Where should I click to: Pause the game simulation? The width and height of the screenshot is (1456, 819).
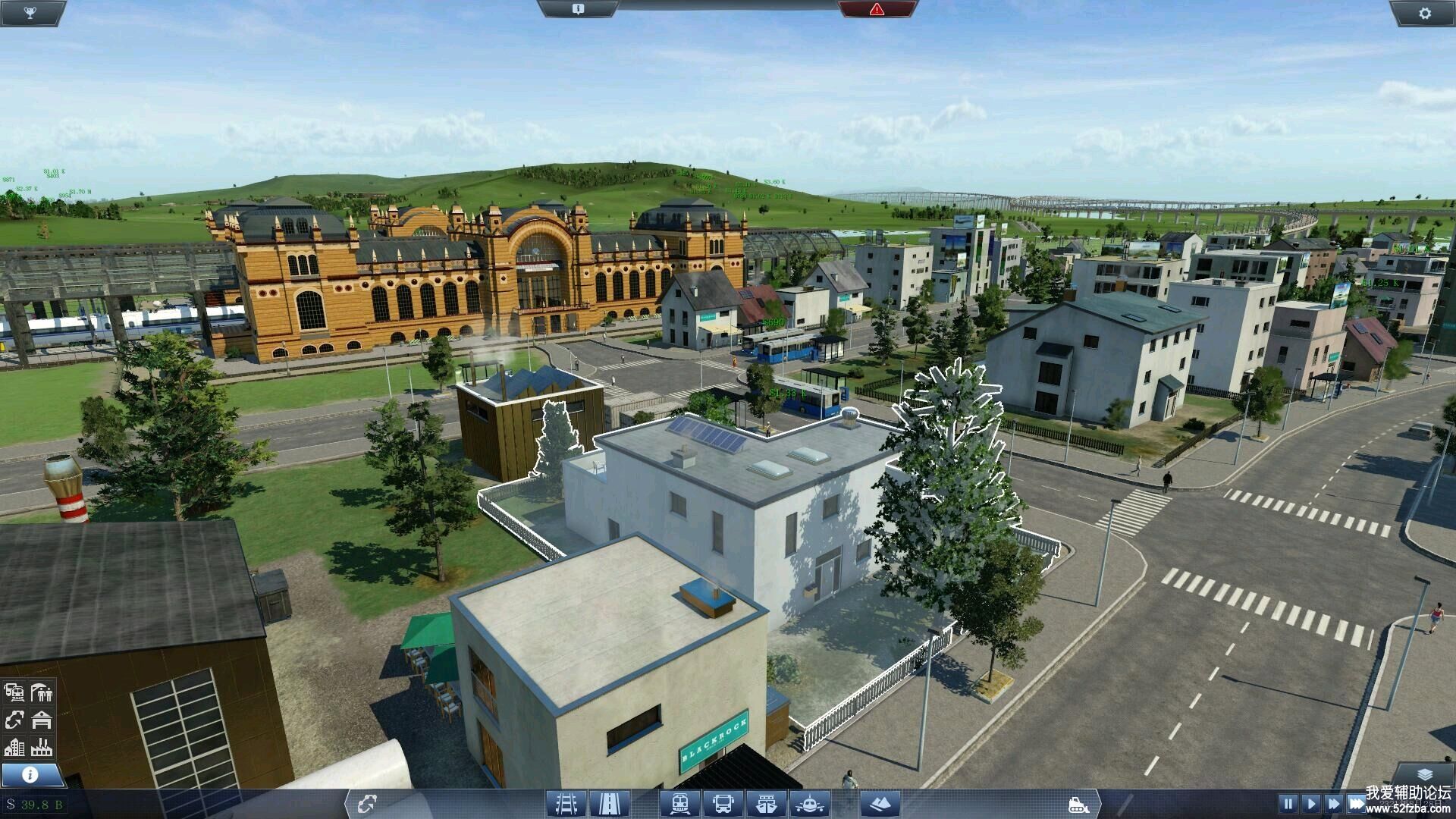pos(1288,803)
